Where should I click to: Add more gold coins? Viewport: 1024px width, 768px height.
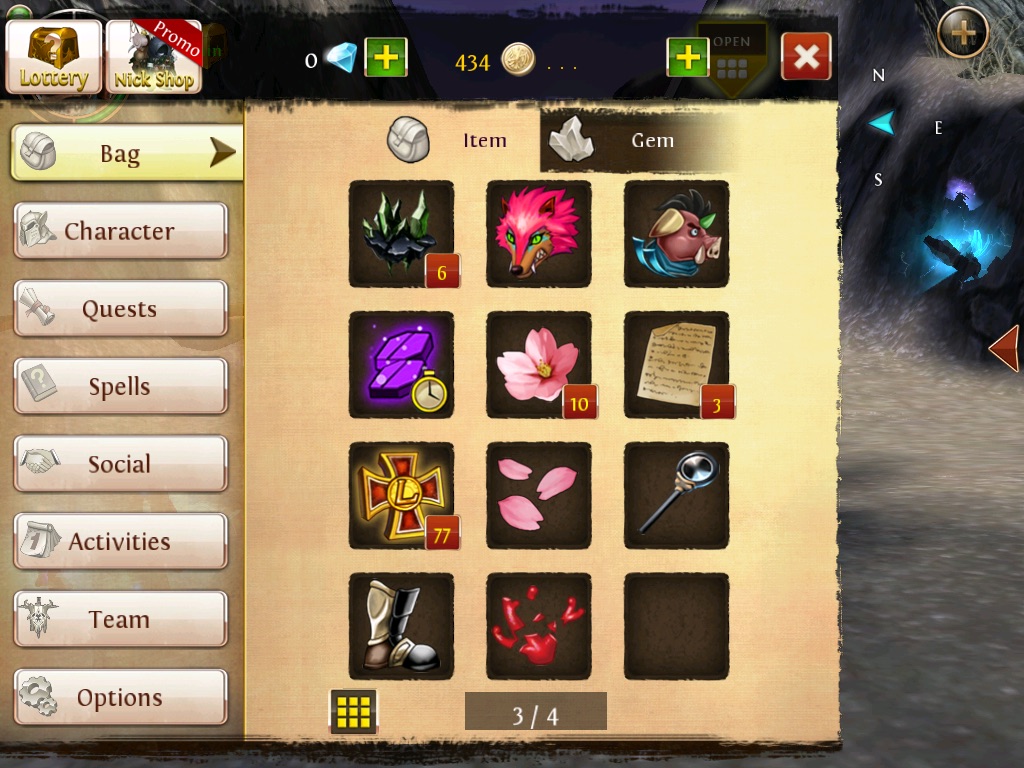click(x=687, y=58)
